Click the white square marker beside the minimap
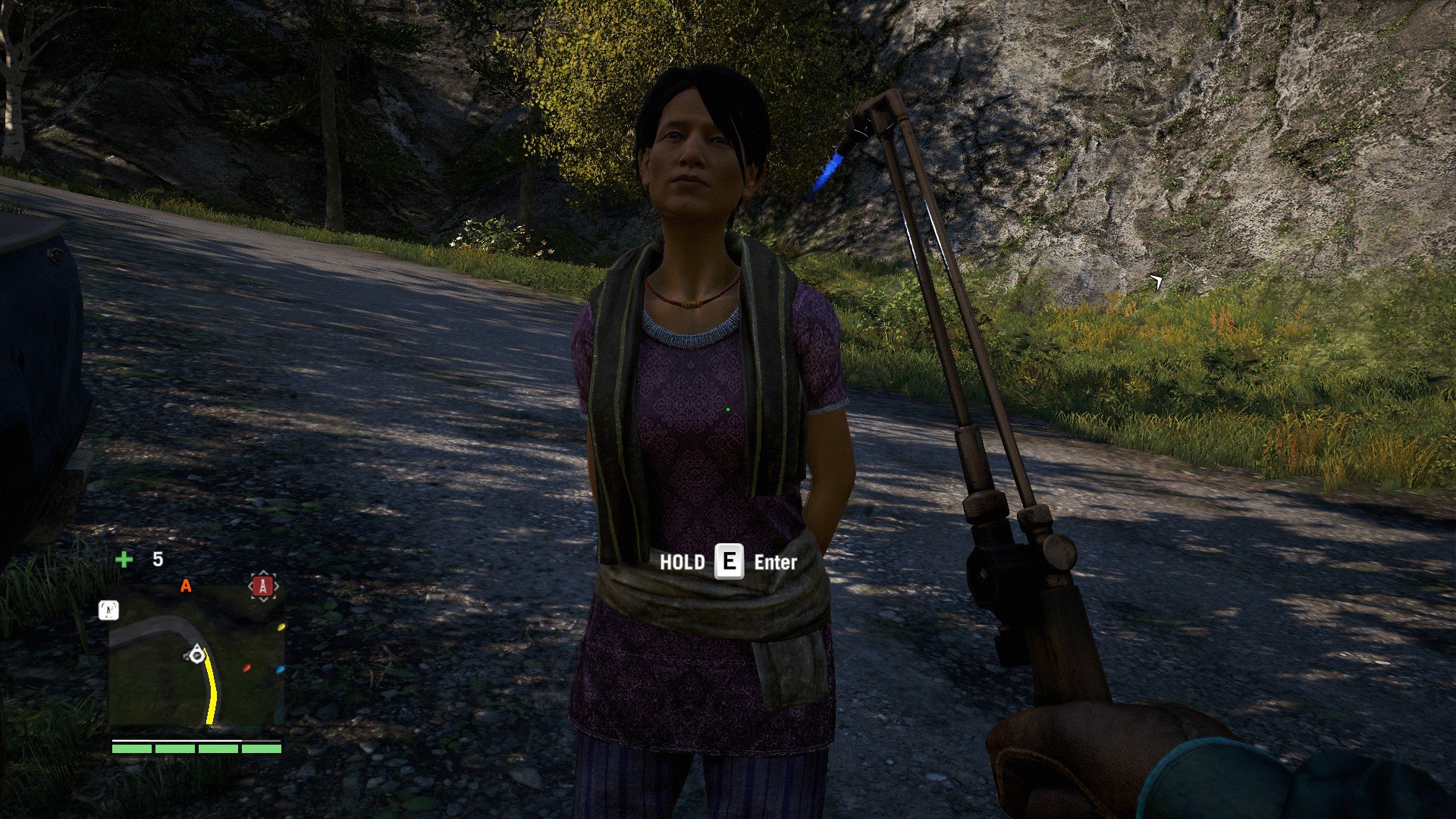The image size is (1456, 819). point(108,610)
